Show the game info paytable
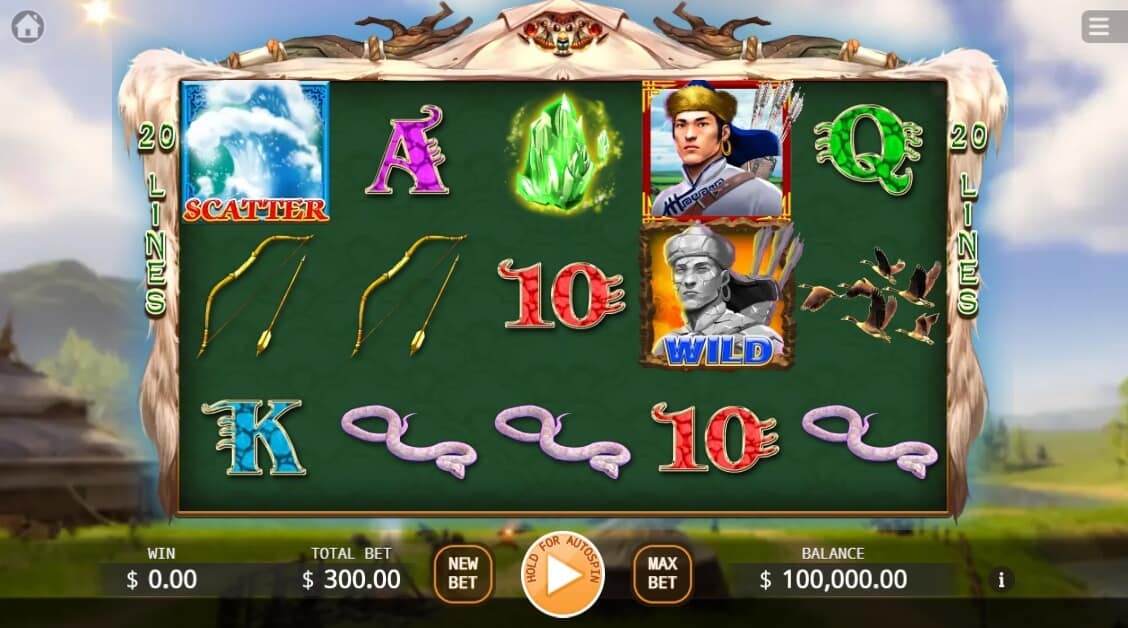 point(1000,579)
